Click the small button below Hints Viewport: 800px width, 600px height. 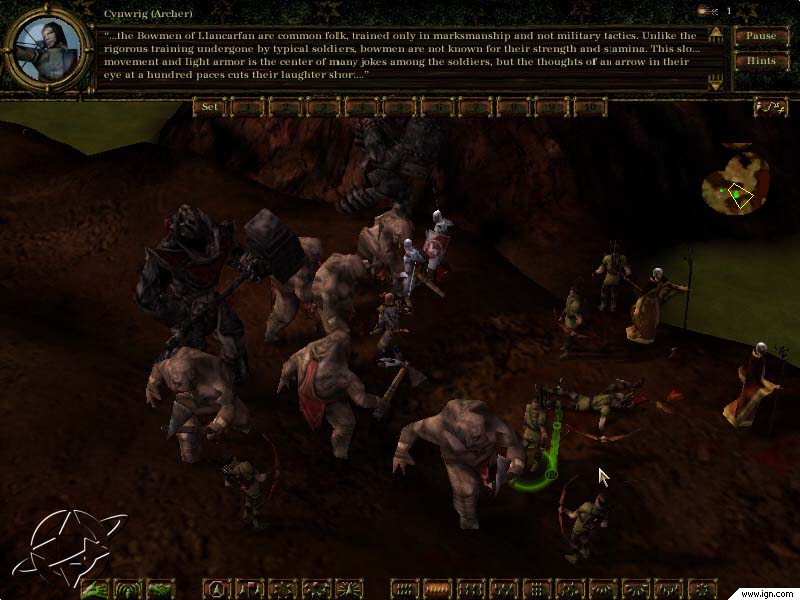[x=770, y=106]
